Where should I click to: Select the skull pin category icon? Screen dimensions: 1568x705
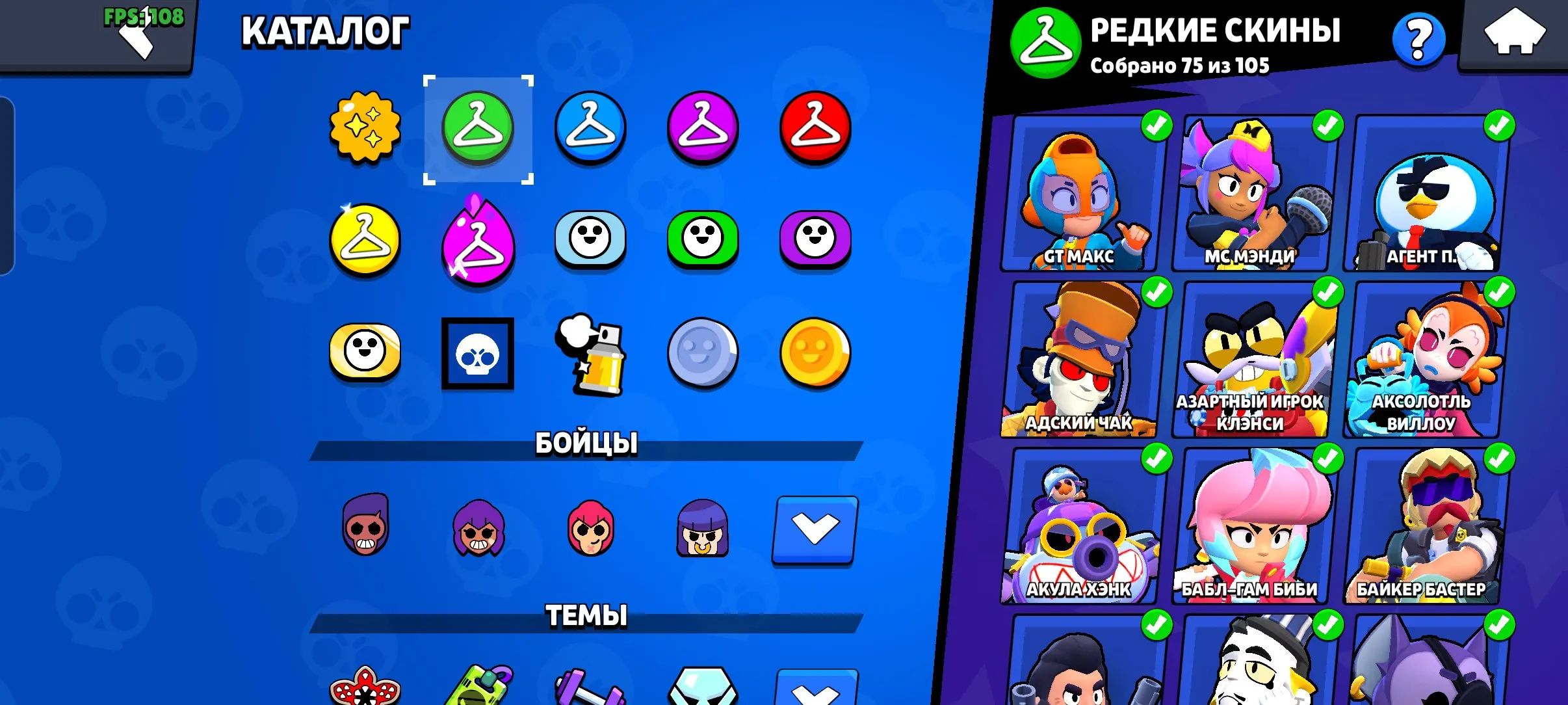pos(478,354)
